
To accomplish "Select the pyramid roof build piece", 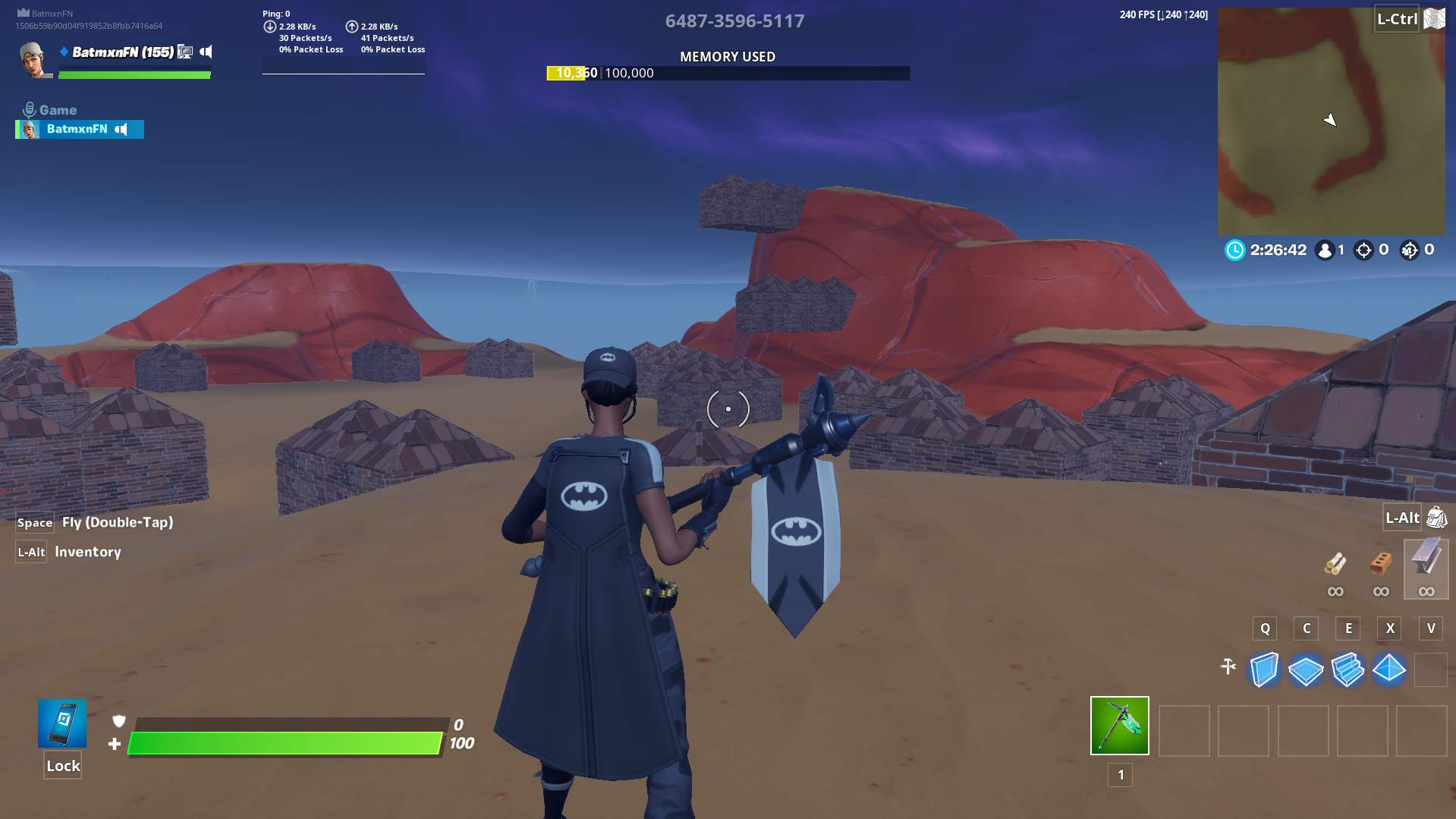I will (1389, 669).
